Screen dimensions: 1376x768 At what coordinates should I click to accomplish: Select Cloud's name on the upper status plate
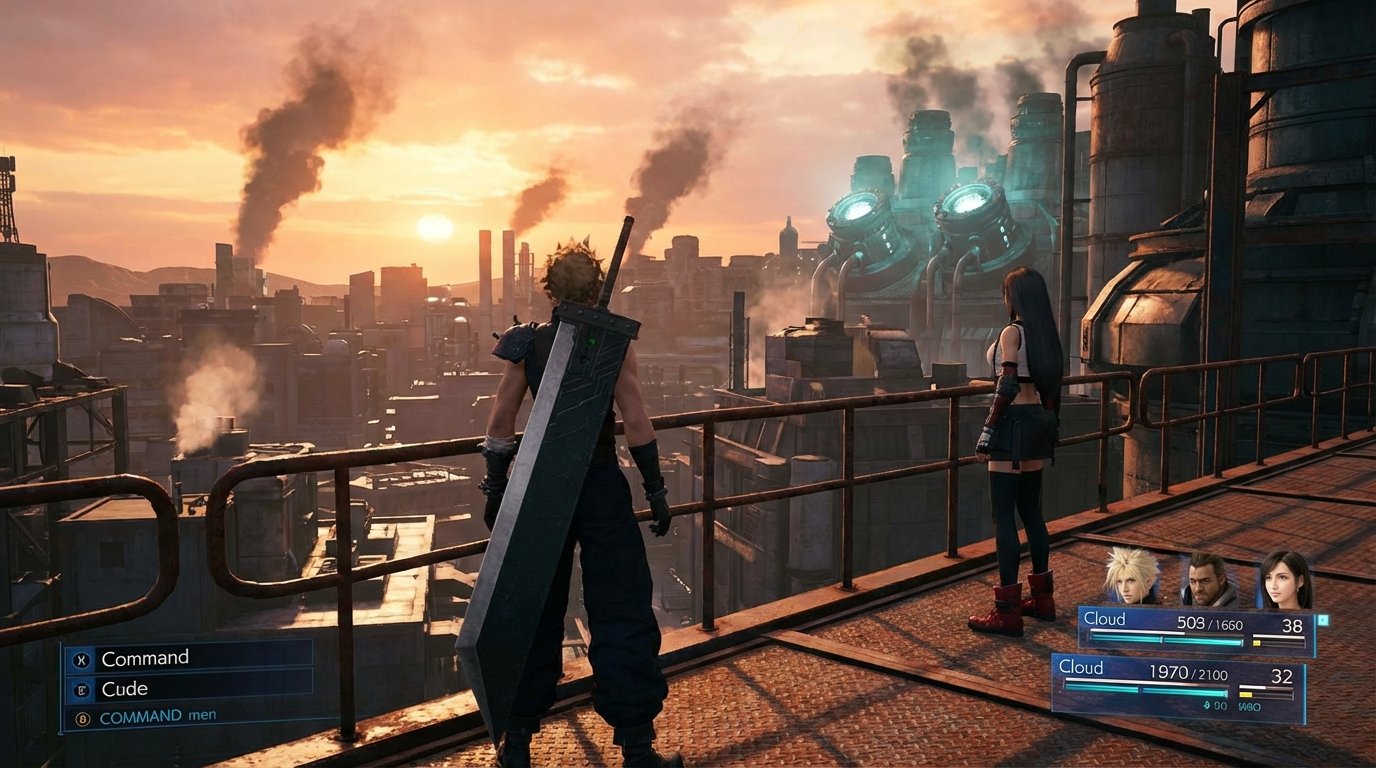click(1104, 618)
